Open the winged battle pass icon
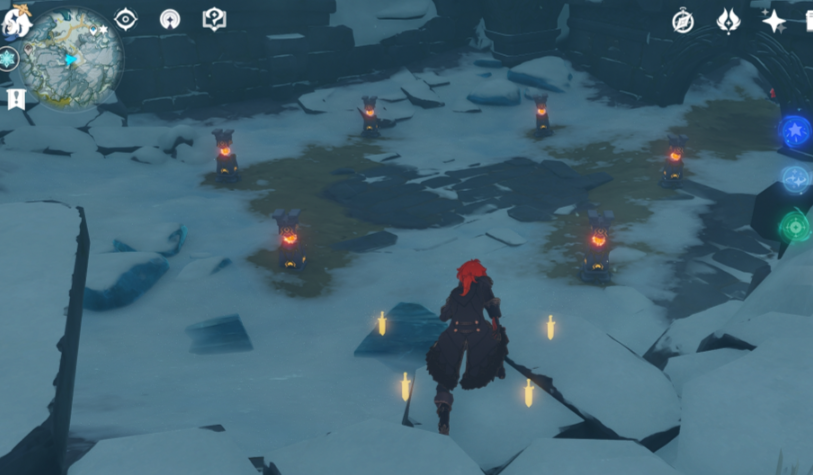The image size is (813, 475). point(728,21)
